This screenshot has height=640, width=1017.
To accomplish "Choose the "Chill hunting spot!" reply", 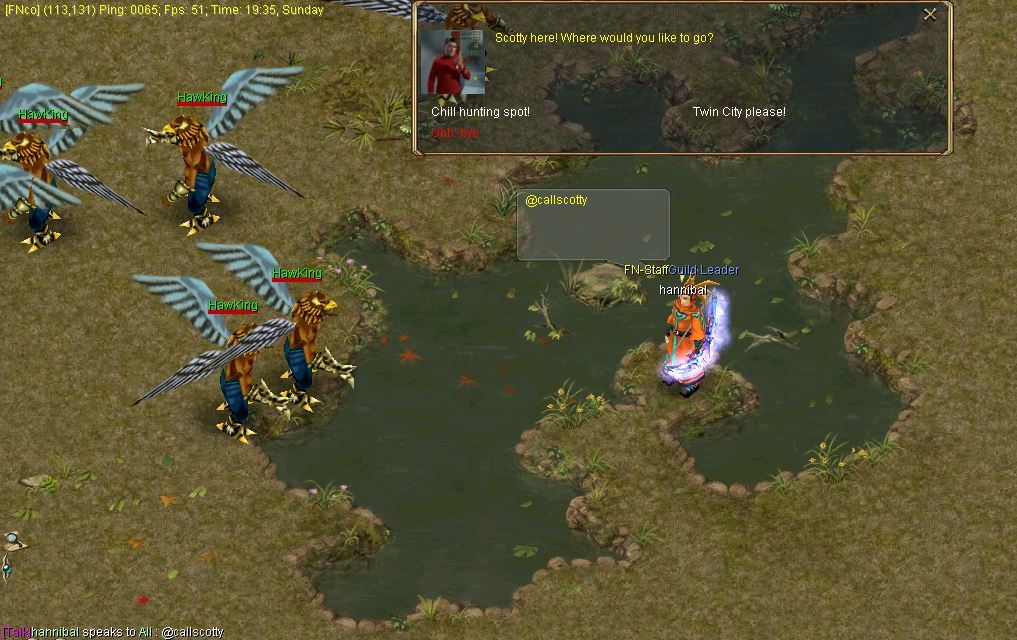I will tap(480, 112).
